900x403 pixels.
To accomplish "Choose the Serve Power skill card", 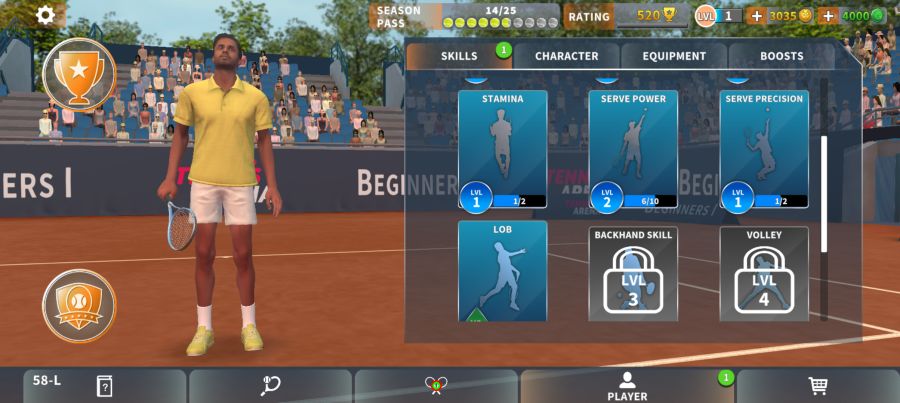I will point(633,149).
